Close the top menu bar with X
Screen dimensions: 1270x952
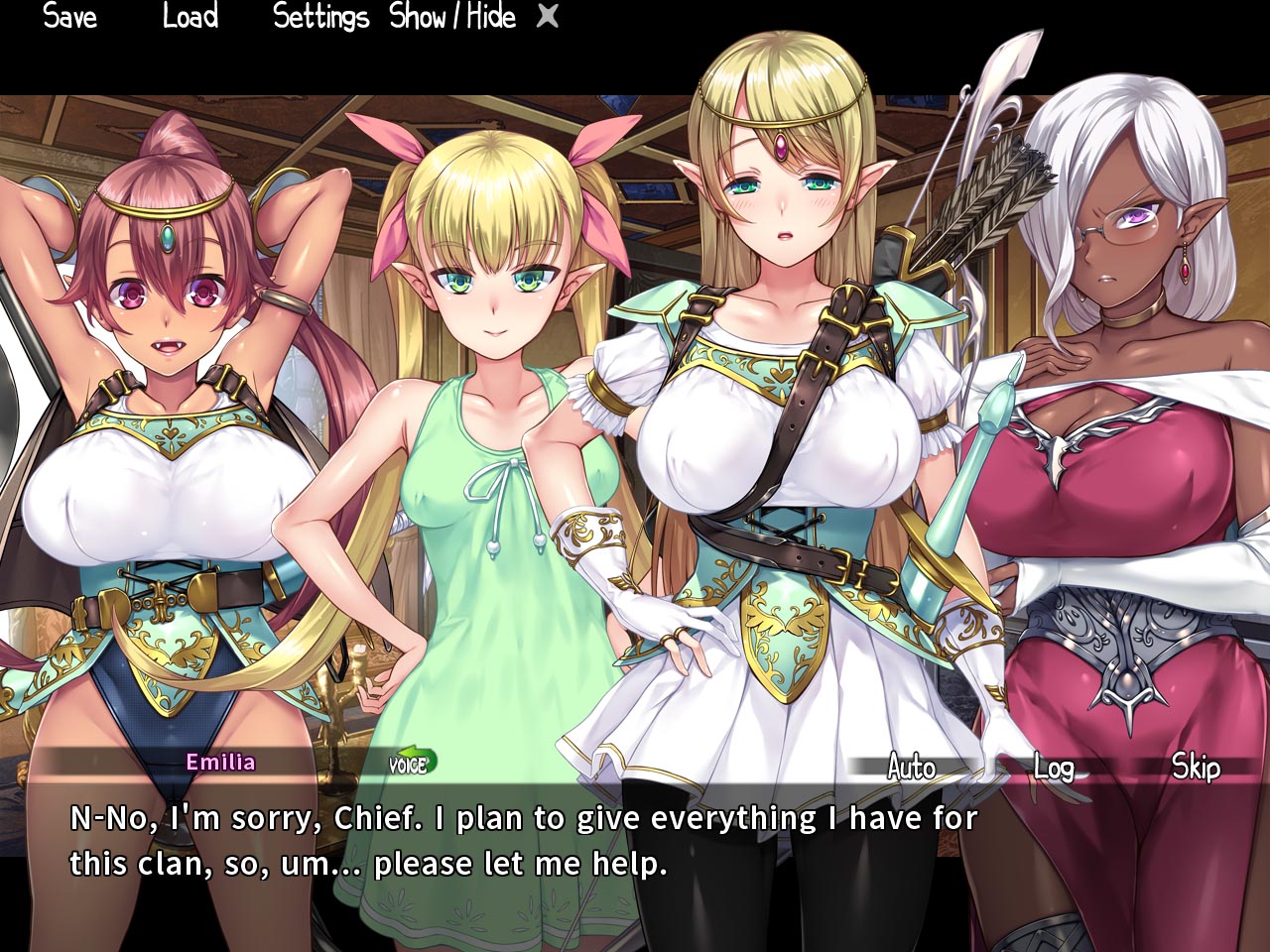coord(547,16)
